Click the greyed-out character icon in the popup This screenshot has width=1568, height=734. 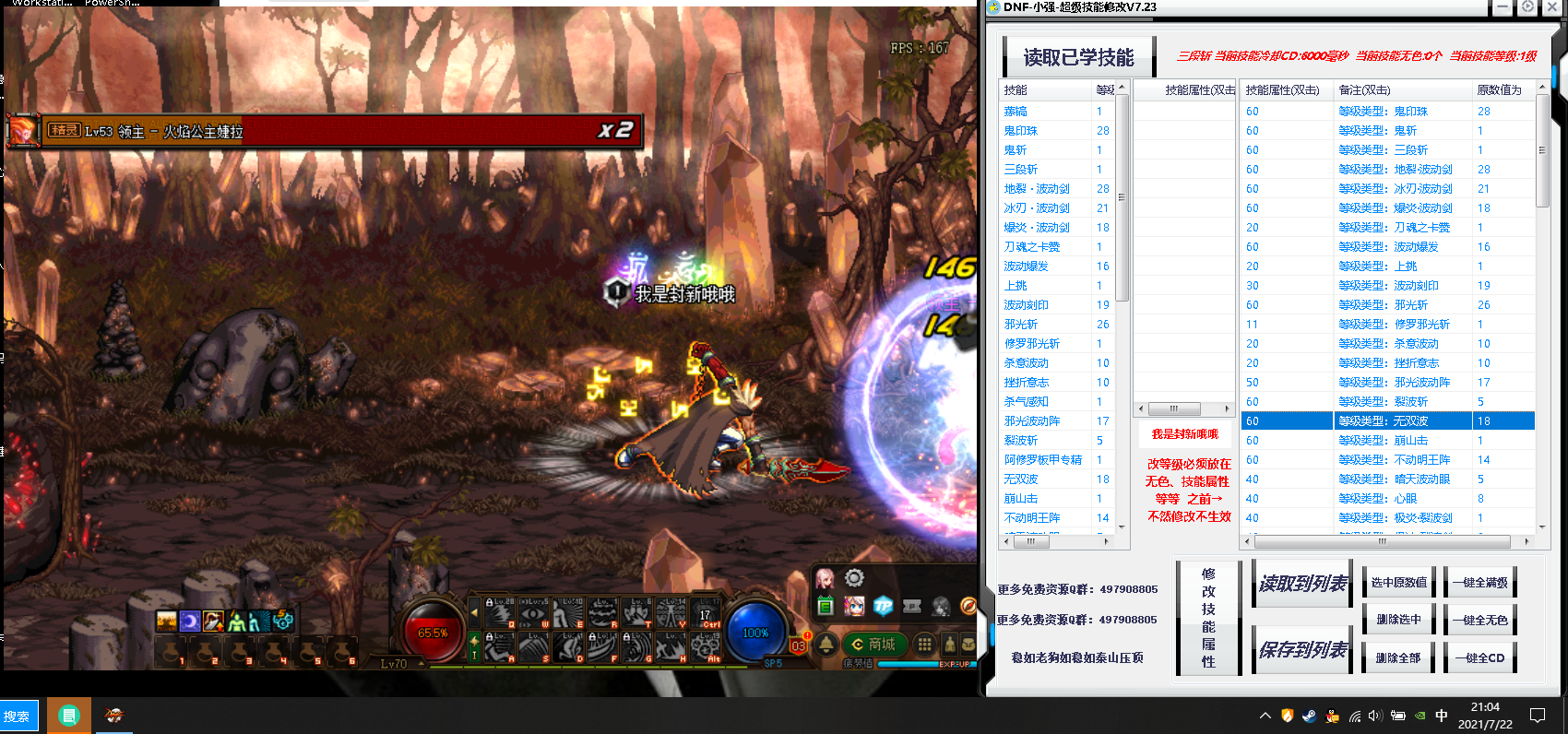(941, 607)
